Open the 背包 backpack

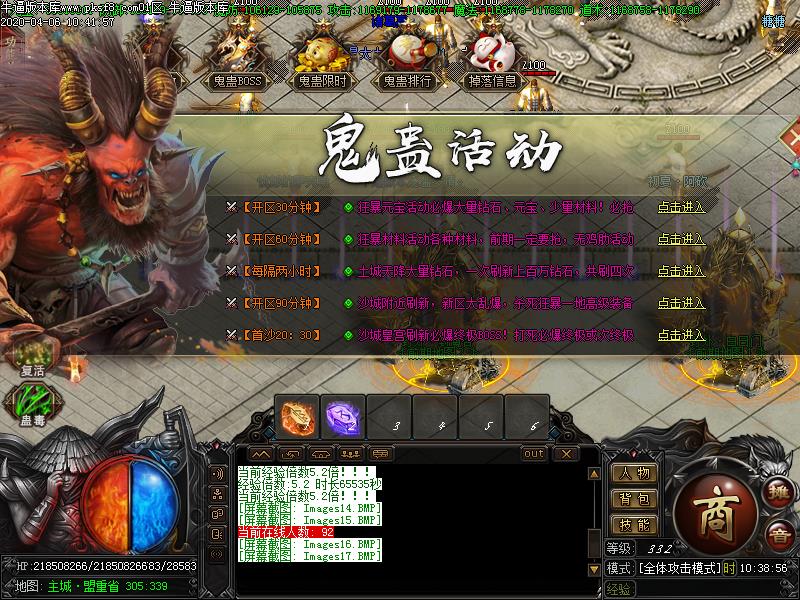pos(634,499)
